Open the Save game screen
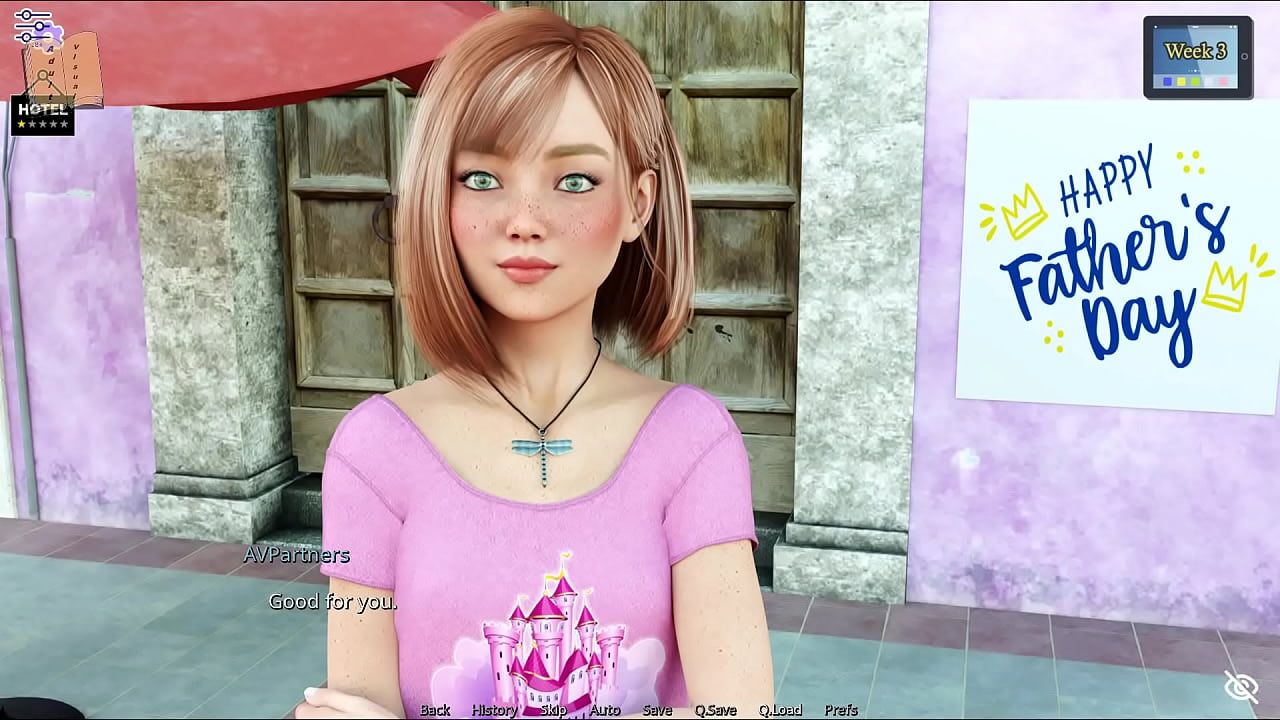This screenshot has height=720, width=1280. (657, 710)
